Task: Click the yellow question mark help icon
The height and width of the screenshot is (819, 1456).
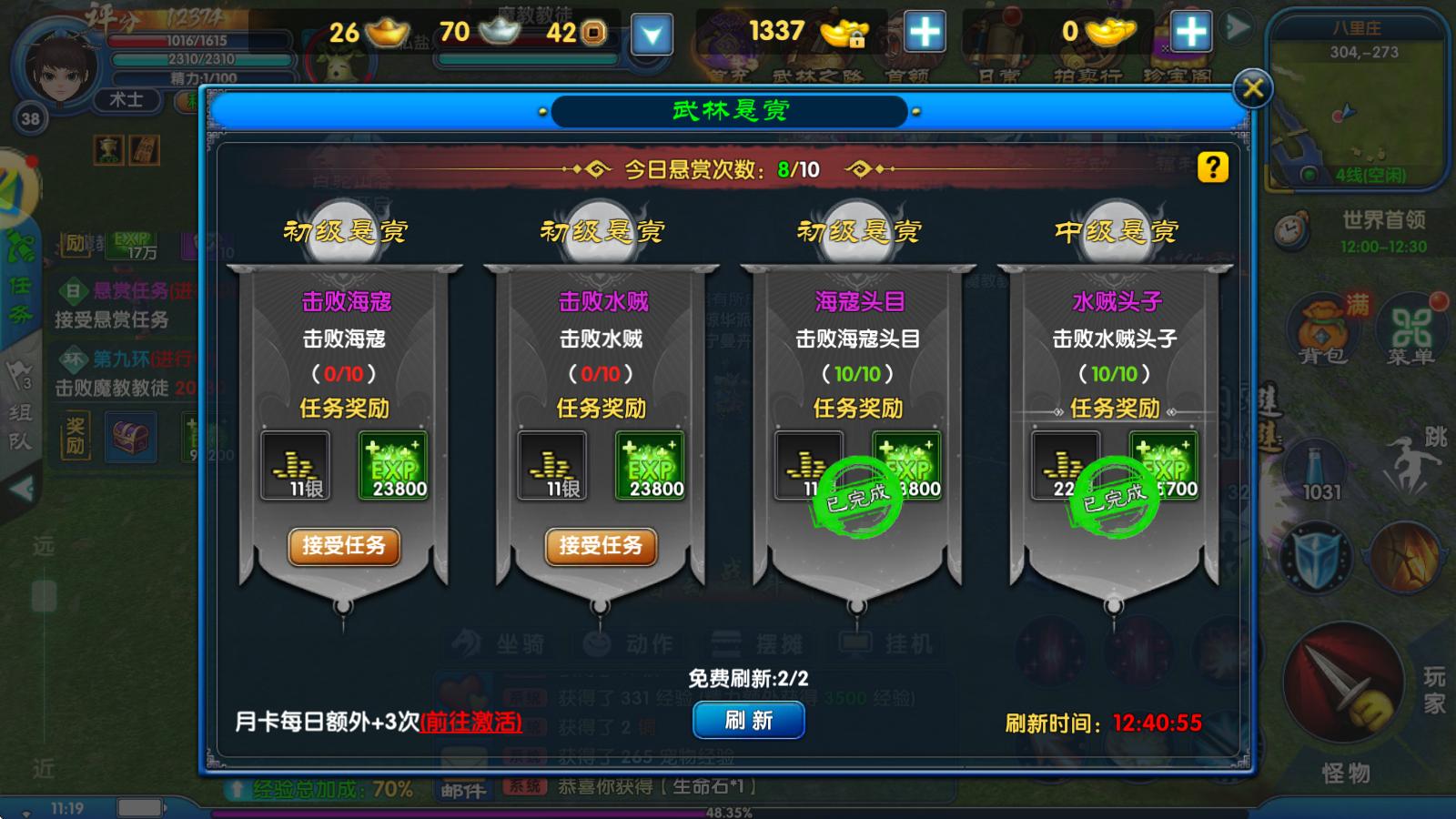Action: point(1211,168)
